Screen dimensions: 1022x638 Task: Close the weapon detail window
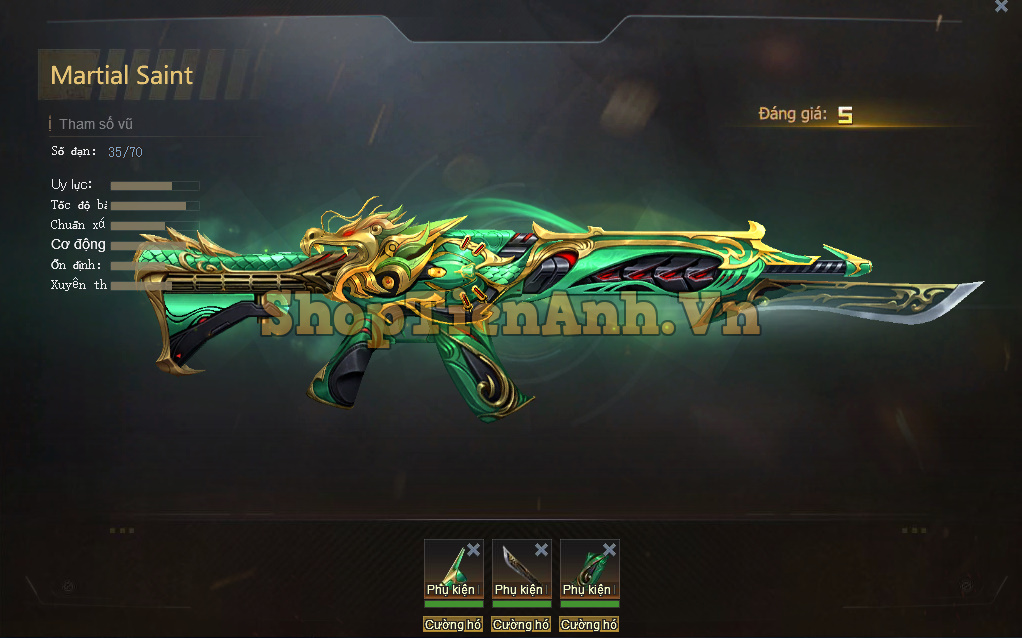point(1001,6)
